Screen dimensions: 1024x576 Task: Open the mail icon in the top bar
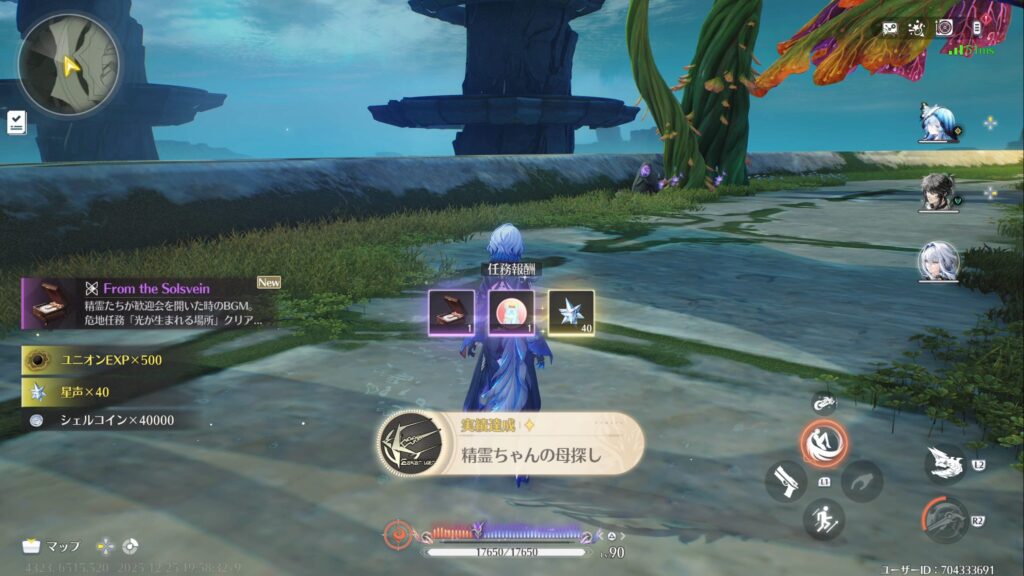coord(889,28)
